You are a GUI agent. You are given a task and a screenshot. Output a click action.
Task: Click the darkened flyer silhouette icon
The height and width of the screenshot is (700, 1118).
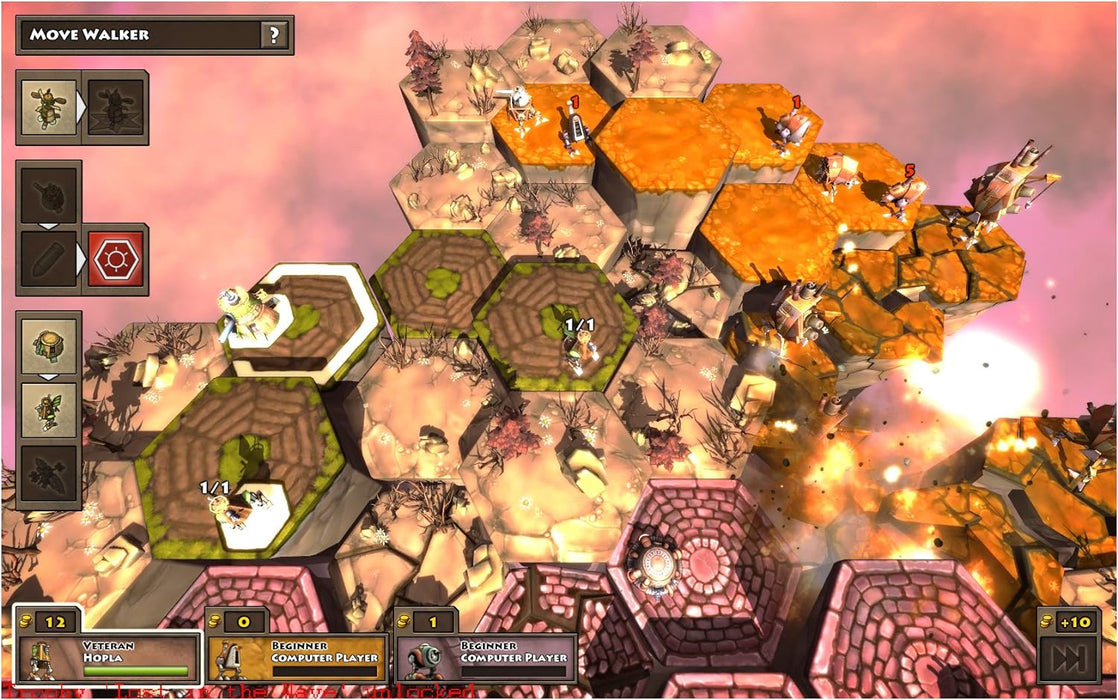[x=47, y=474]
